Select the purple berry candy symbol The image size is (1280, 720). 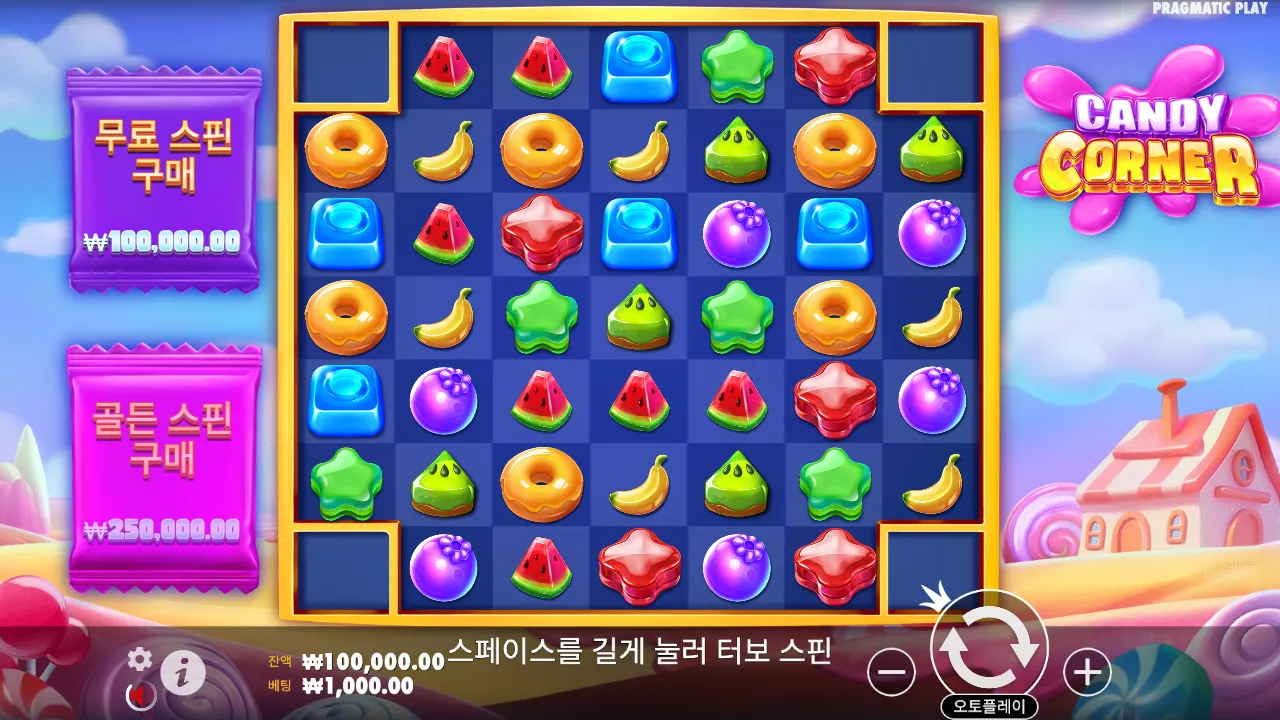pyautogui.click(x=738, y=233)
